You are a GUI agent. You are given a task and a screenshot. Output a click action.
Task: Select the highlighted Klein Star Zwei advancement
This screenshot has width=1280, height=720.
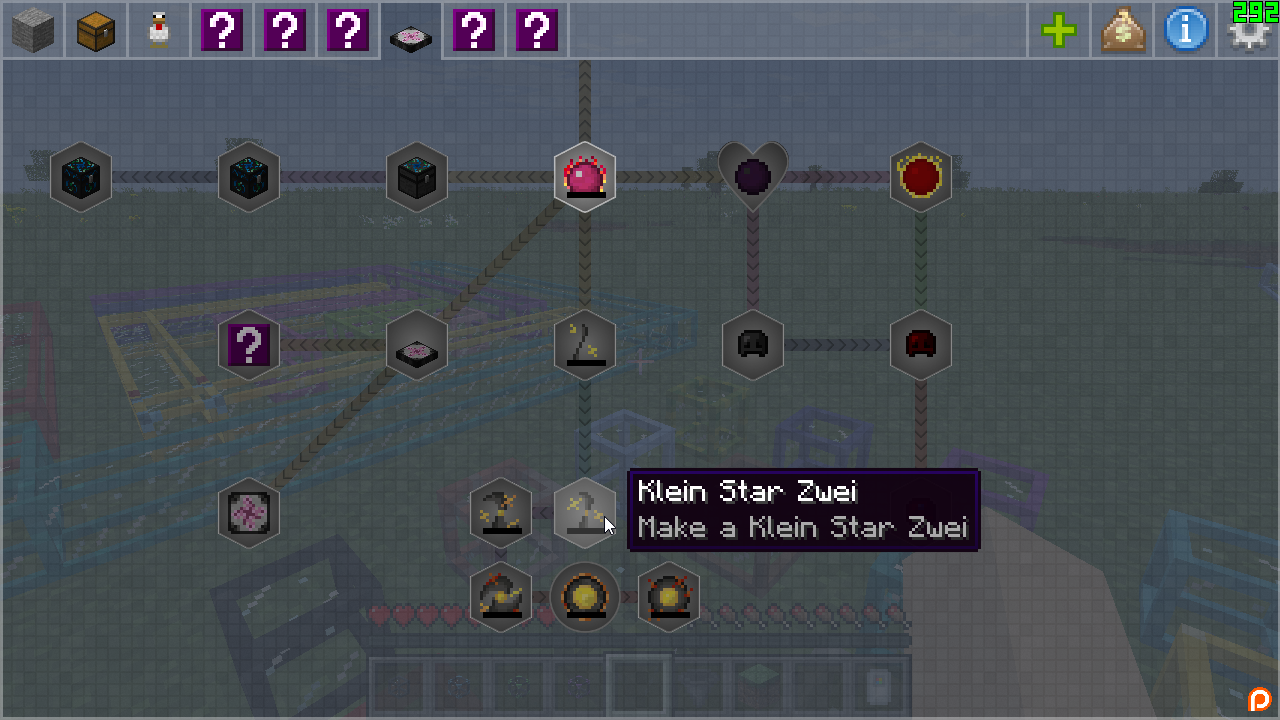[x=585, y=513]
